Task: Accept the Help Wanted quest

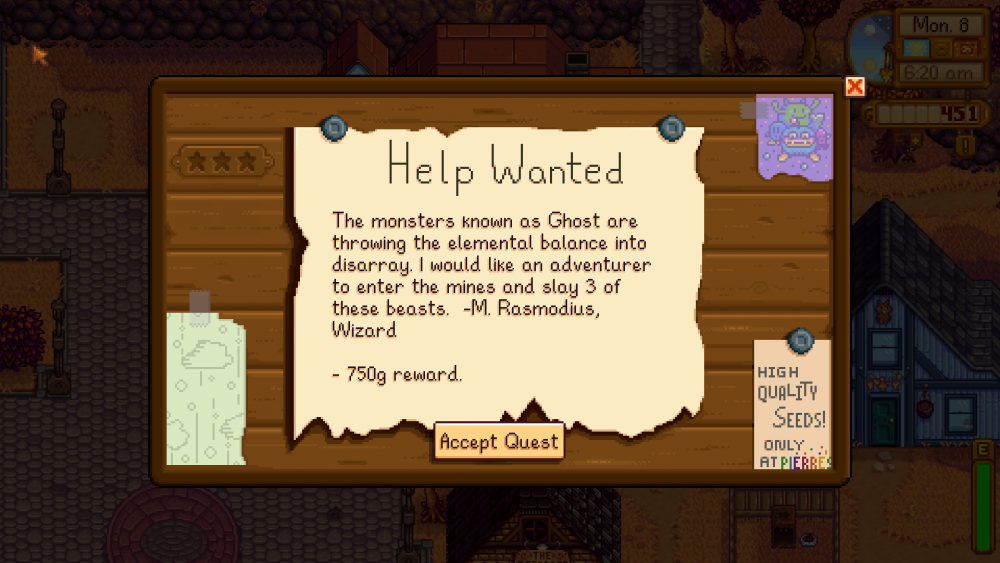Action: coord(499,441)
